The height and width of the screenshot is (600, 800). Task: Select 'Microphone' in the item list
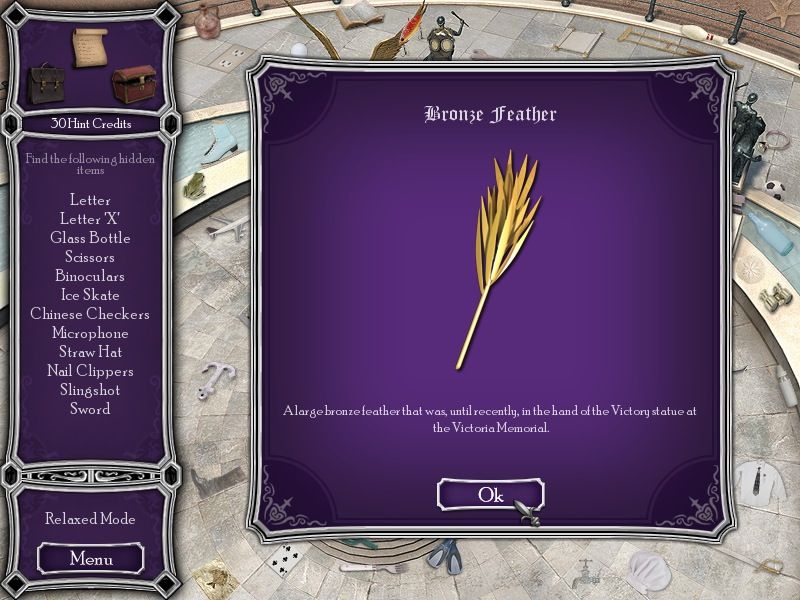coord(90,333)
